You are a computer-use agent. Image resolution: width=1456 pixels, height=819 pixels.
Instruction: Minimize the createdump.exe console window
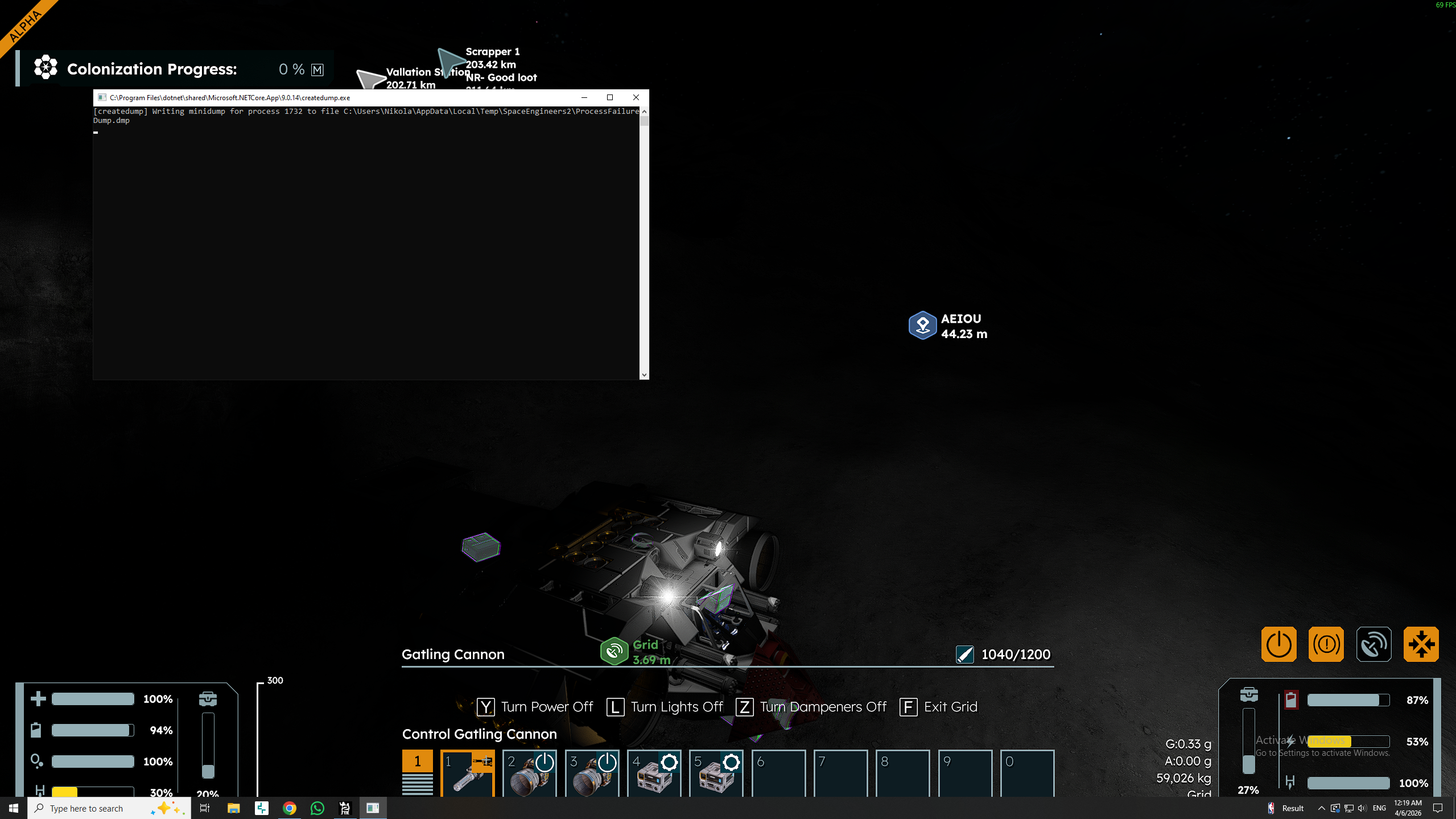point(584,97)
